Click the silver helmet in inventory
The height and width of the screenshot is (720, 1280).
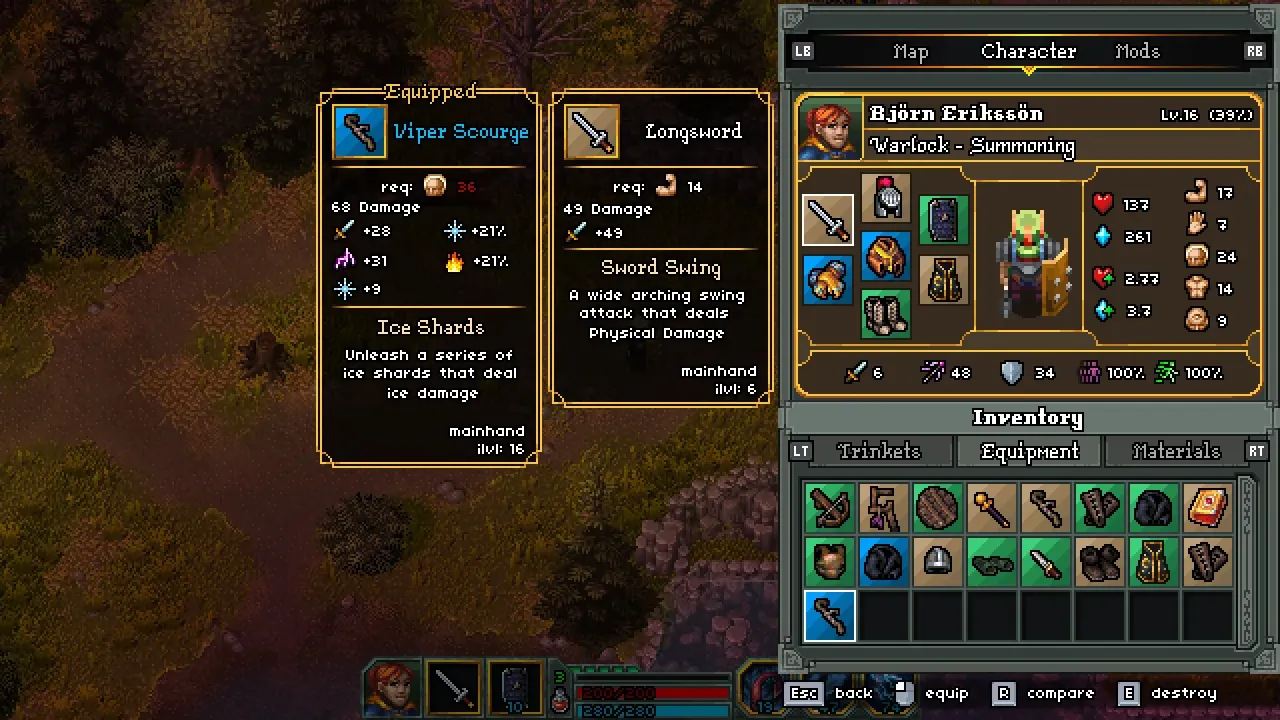pos(938,560)
